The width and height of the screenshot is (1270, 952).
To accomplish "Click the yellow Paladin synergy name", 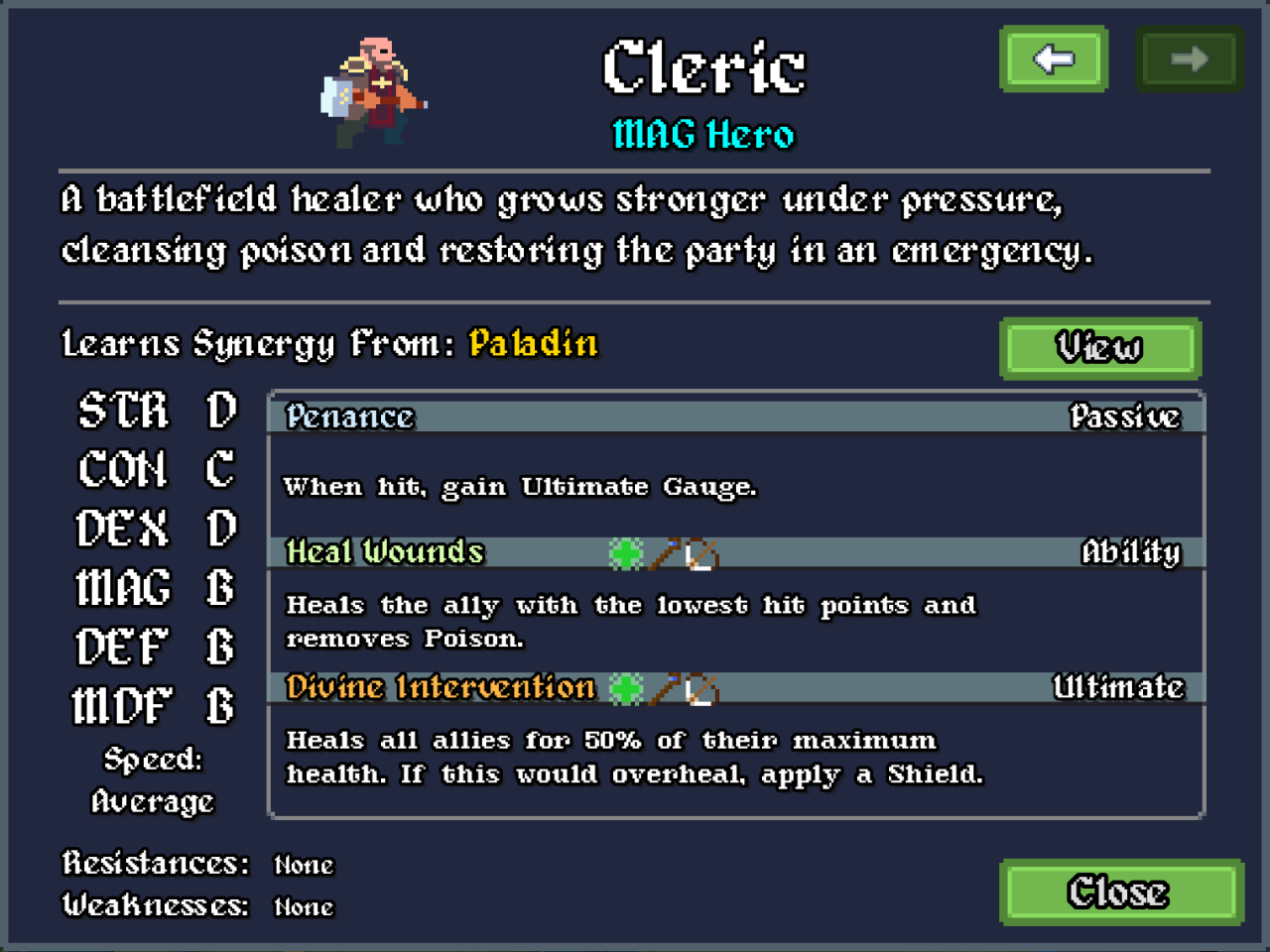I will 533,344.
